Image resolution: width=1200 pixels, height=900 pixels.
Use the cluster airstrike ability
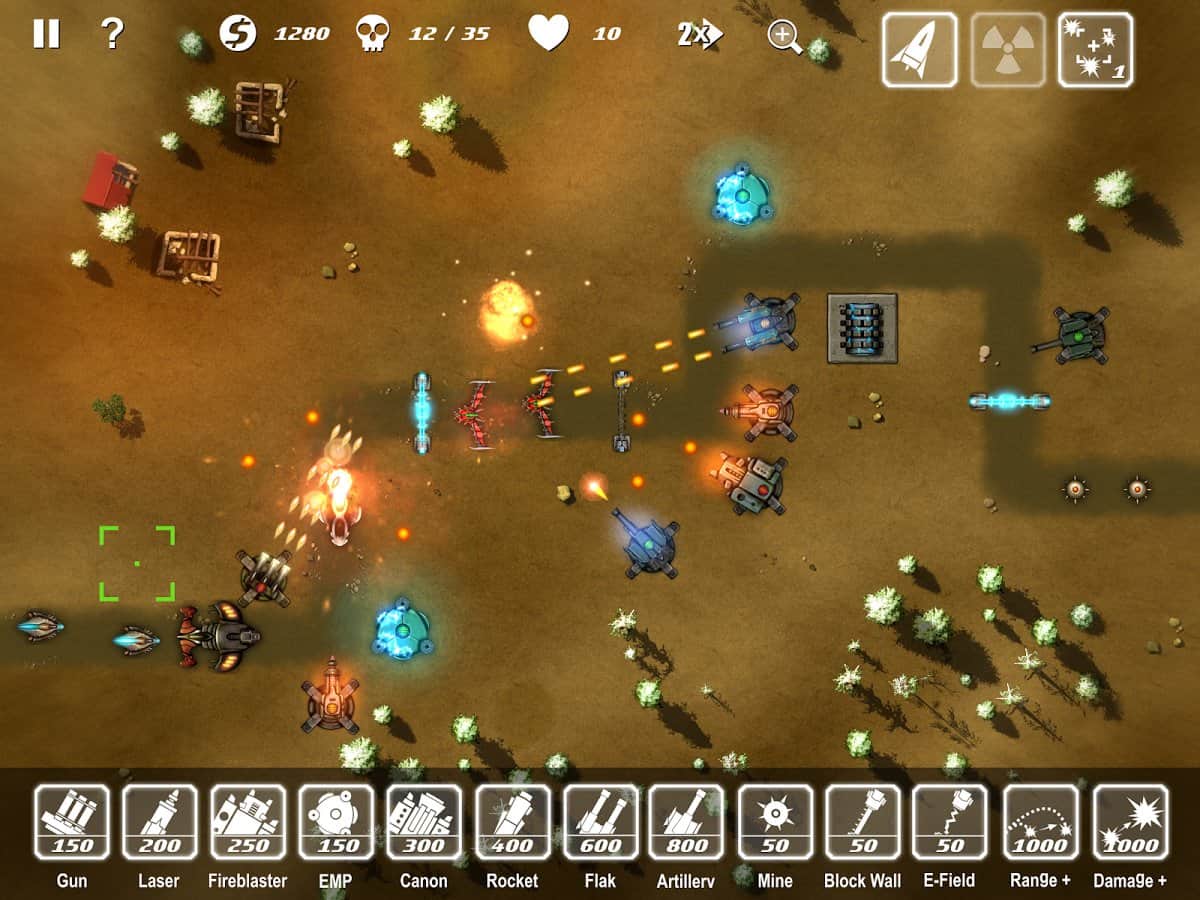[1096, 50]
